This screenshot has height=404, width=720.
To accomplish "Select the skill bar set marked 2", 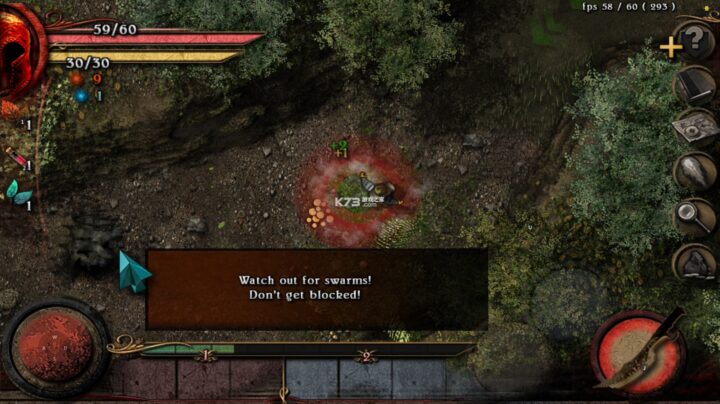I will pyautogui.click(x=366, y=354).
